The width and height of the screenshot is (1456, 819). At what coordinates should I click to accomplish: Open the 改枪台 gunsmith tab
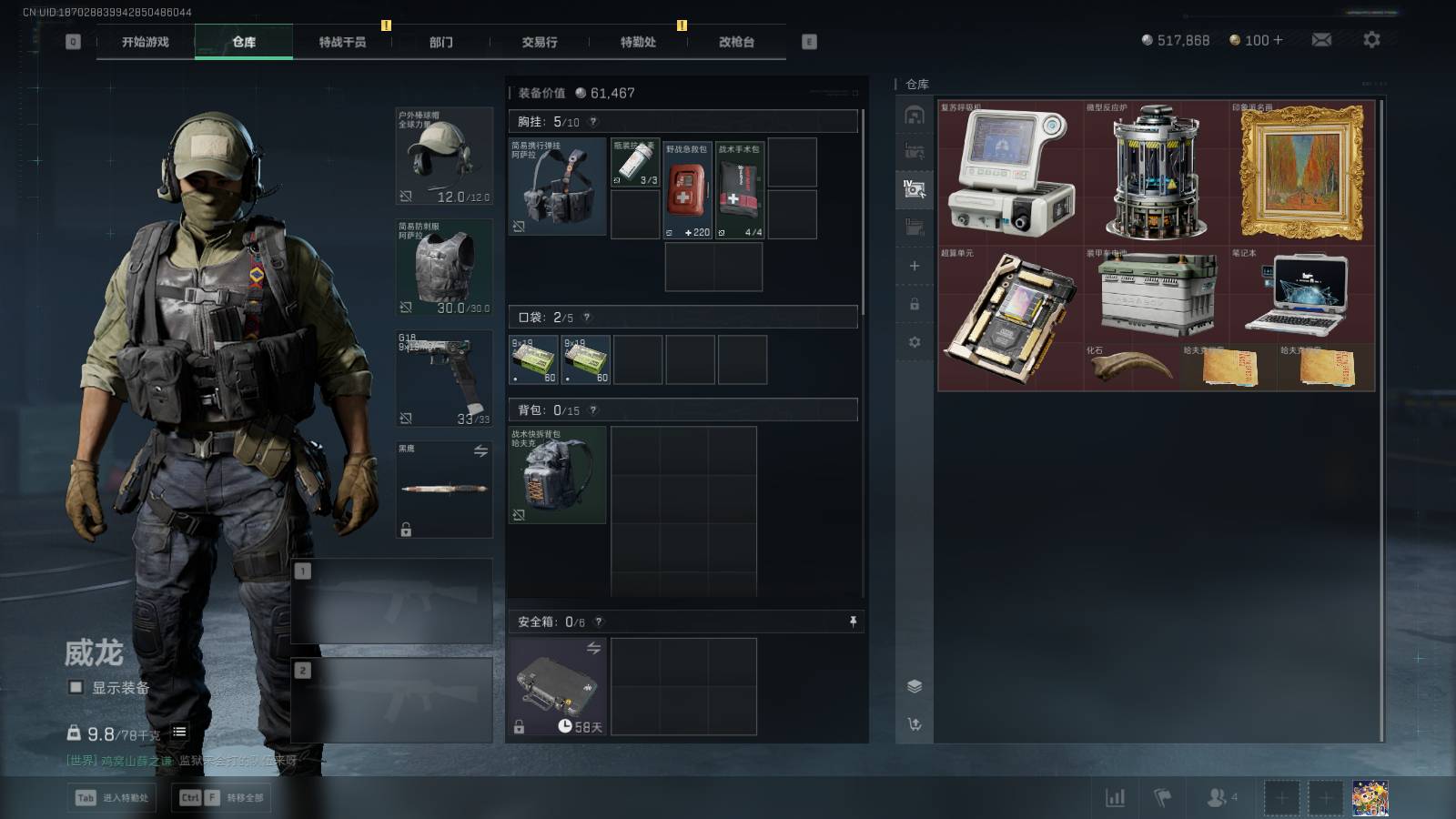[x=736, y=42]
